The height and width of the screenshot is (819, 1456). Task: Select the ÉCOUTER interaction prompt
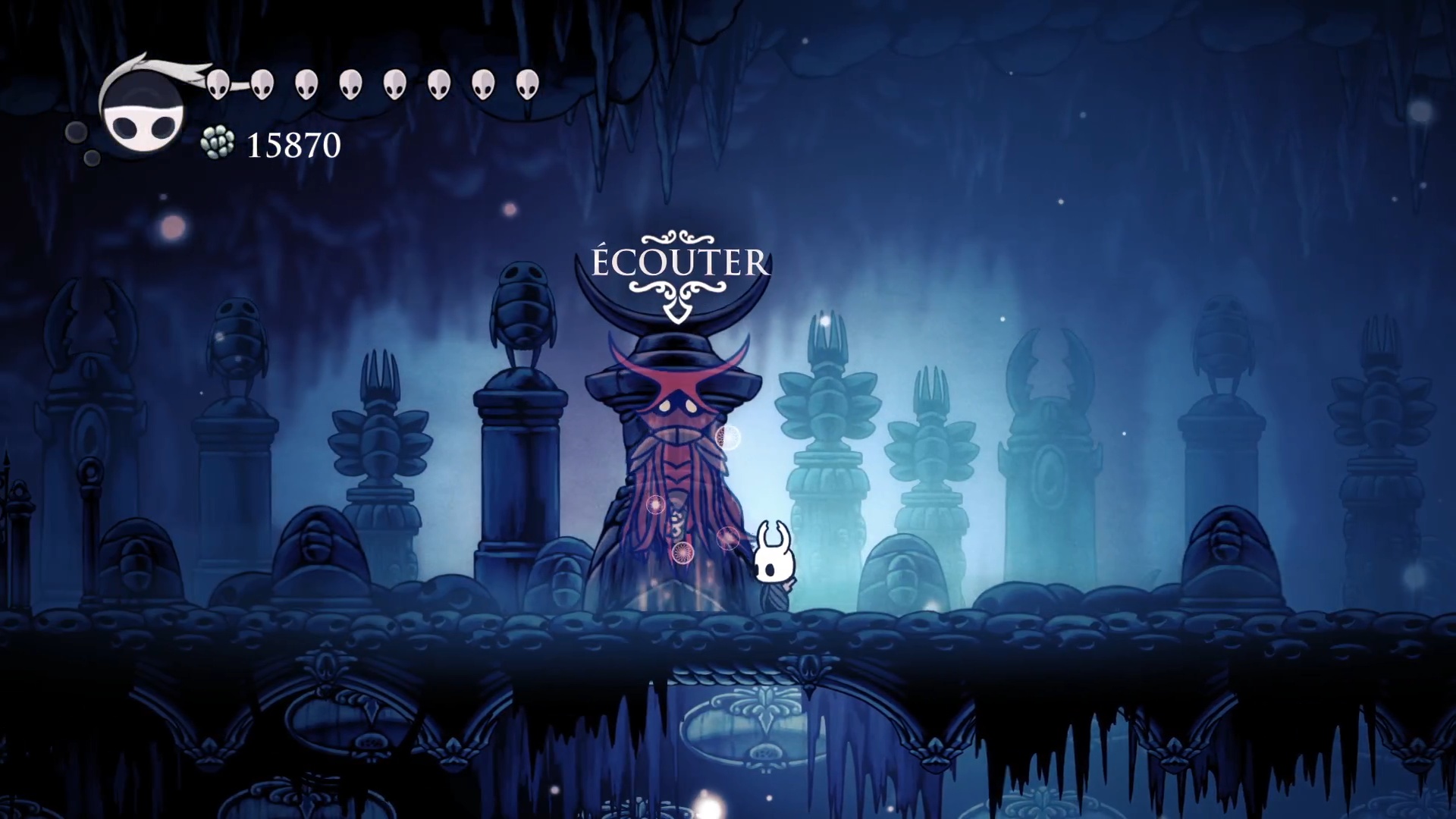[x=679, y=263]
